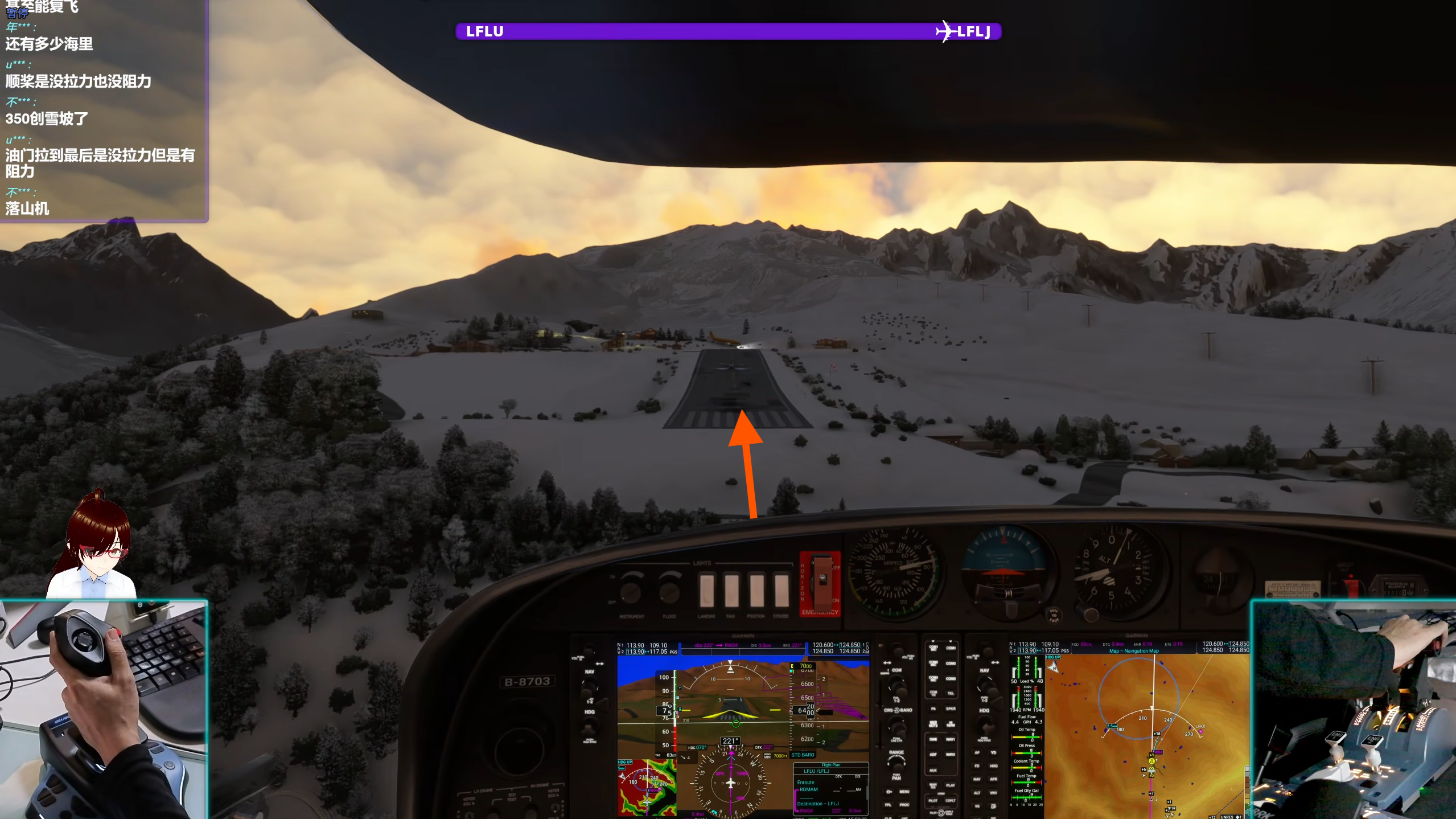Open the MENU key on the Garmin
Viewport: 1456px width, 819px height.
904,792
